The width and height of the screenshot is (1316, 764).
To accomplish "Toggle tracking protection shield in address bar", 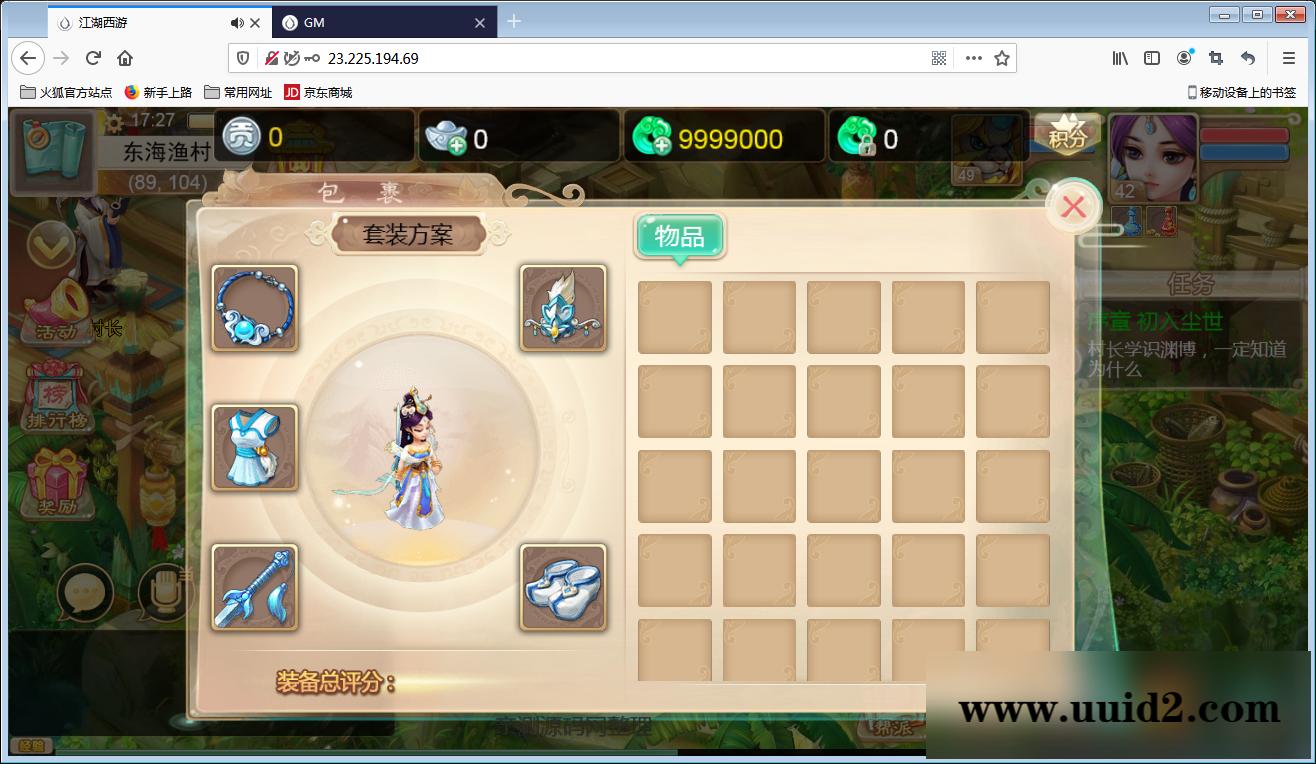I will 243,58.
